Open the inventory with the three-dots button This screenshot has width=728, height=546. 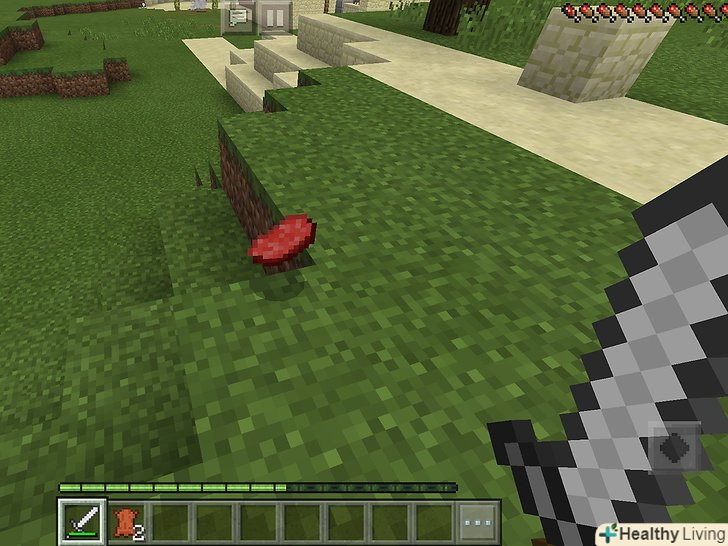(x=477, y=521)
